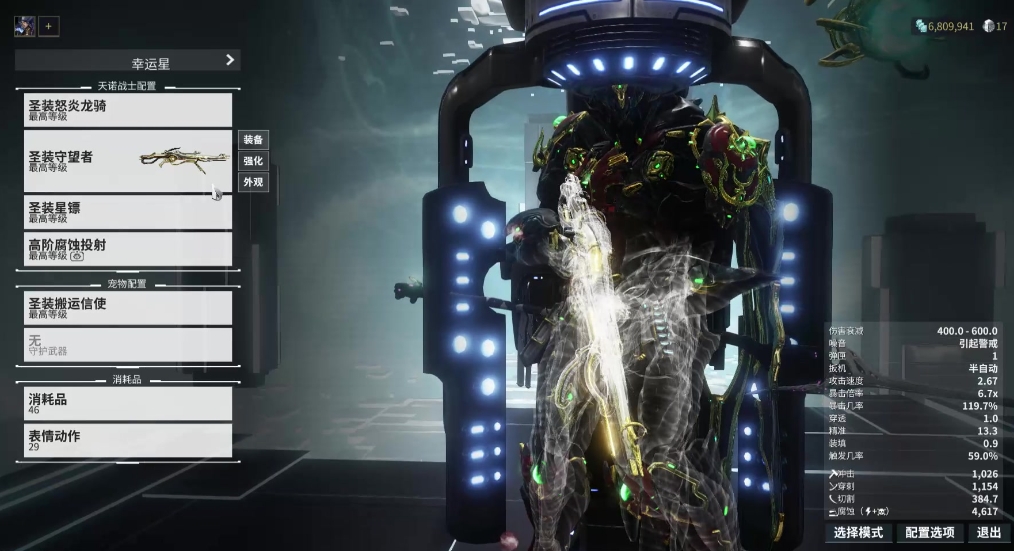Image resolution: width=1014 pixels, height=551 pixels.
Task: Click the 选择模式 button
Action: (858, 533)
